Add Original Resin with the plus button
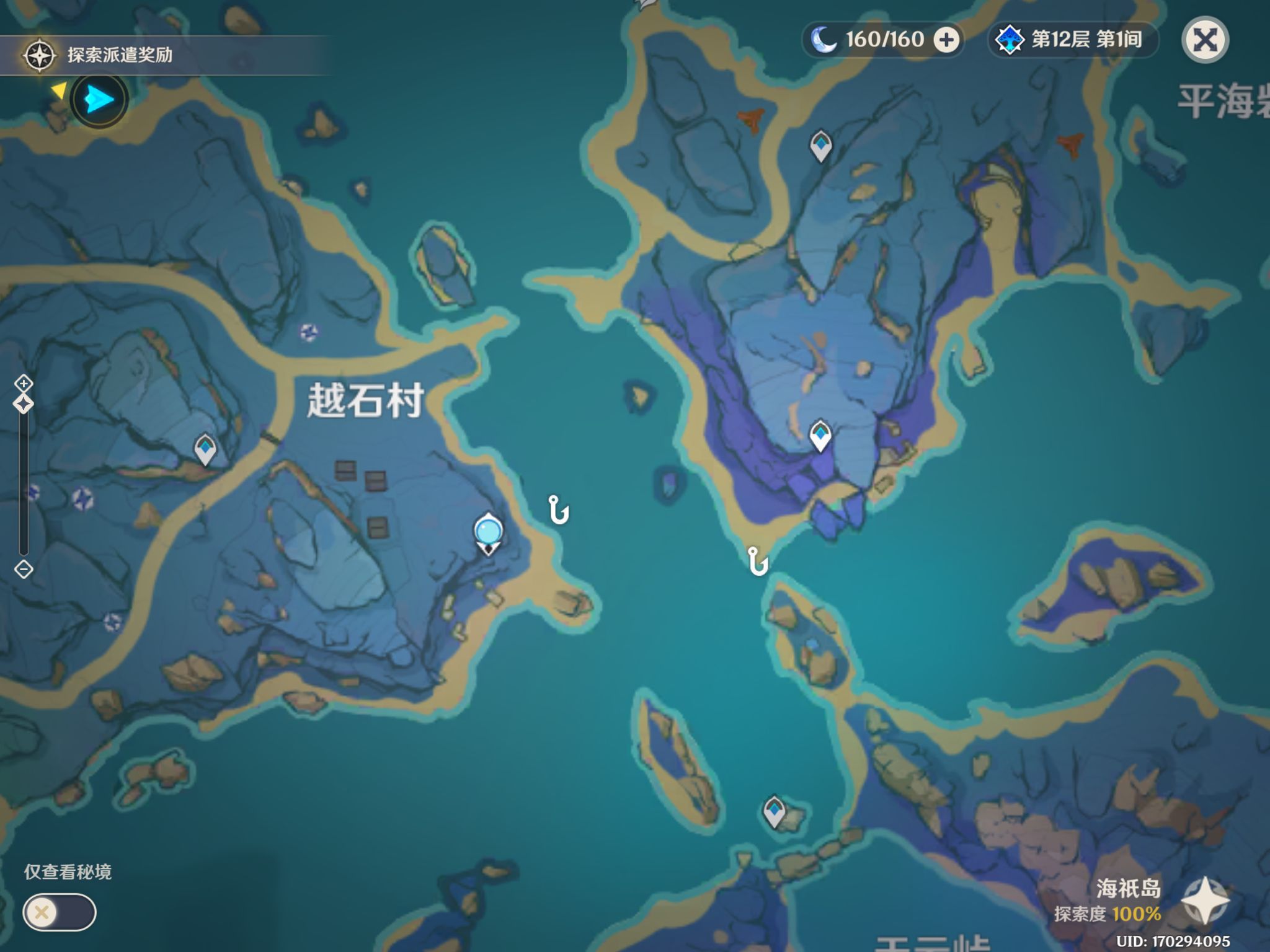 (x=947, y=40)
